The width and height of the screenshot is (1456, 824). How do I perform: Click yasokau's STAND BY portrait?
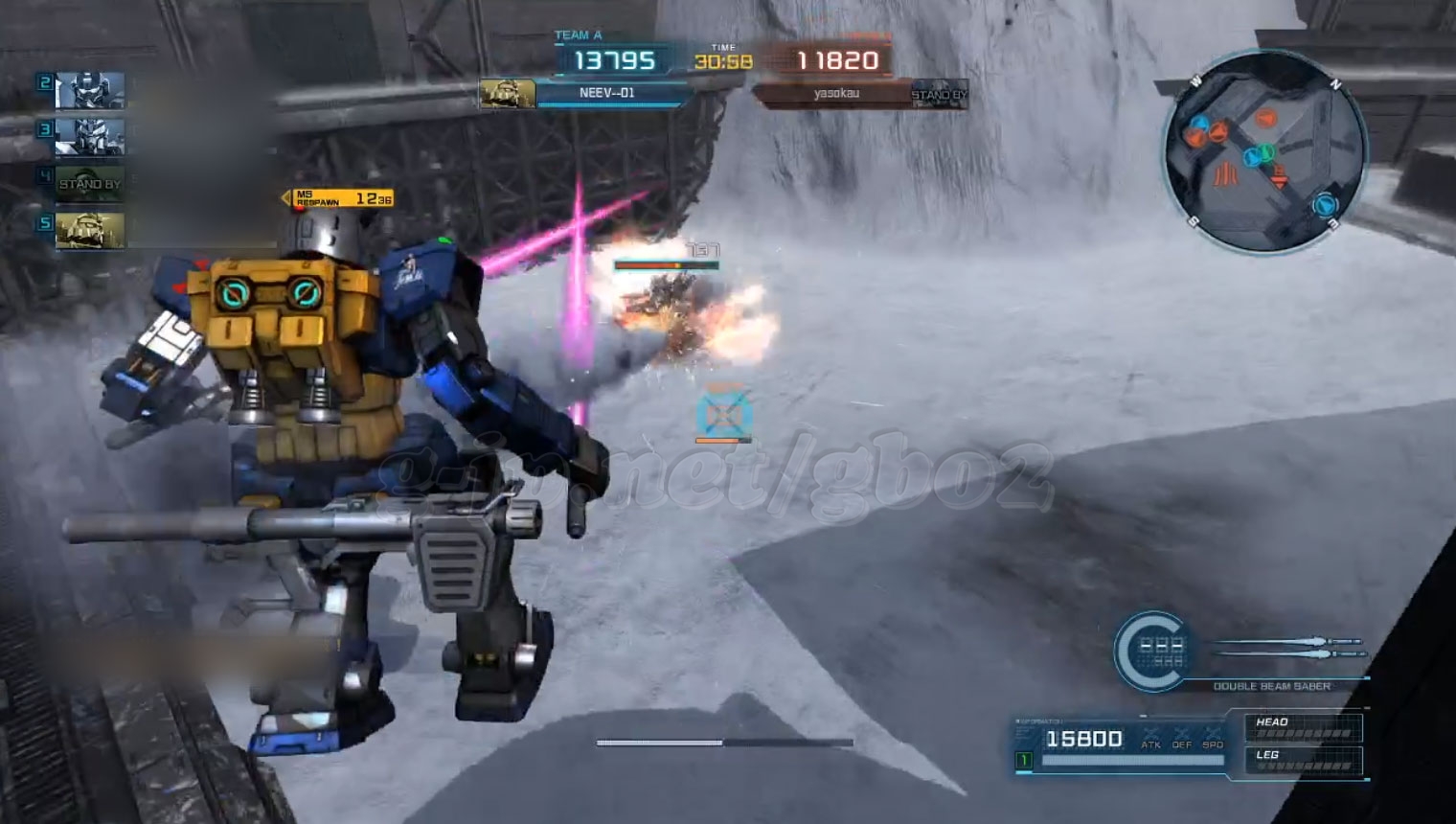coord(939,94)
